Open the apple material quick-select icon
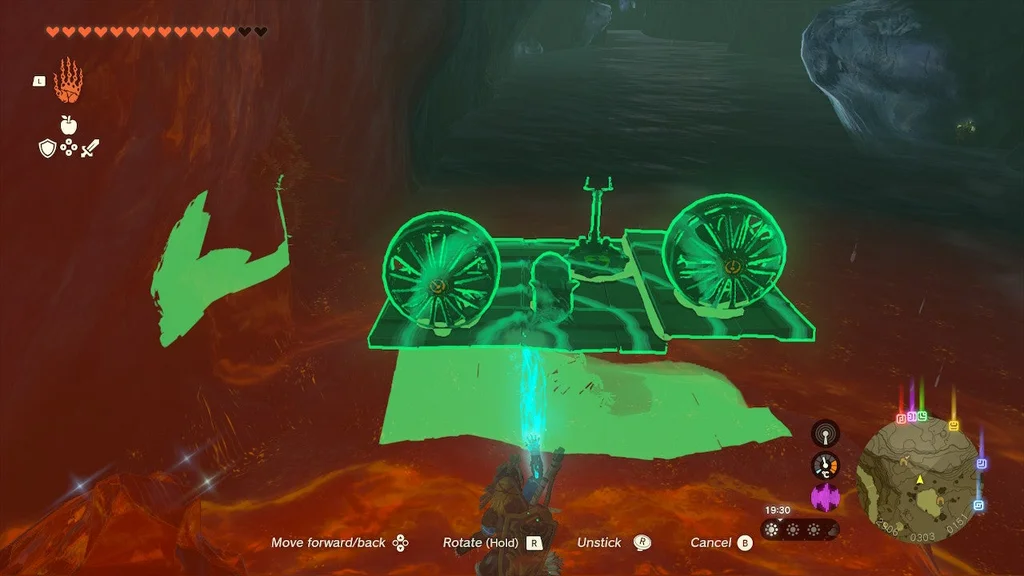Image resolution: width=1024 pixels, height=576 pixels. click(x=69, y=125)
